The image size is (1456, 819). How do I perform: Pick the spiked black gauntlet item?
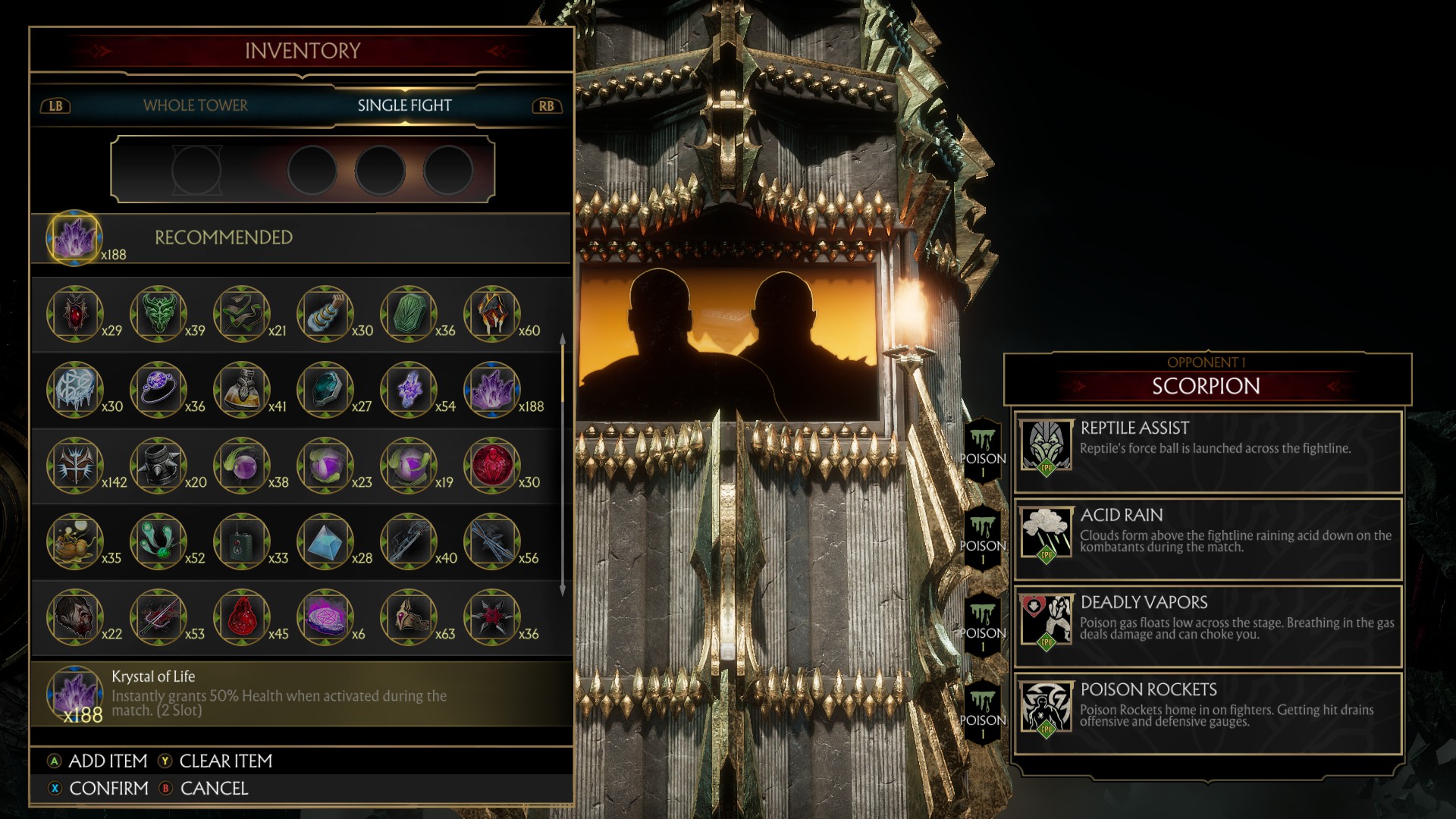click(x=158, y=465)
